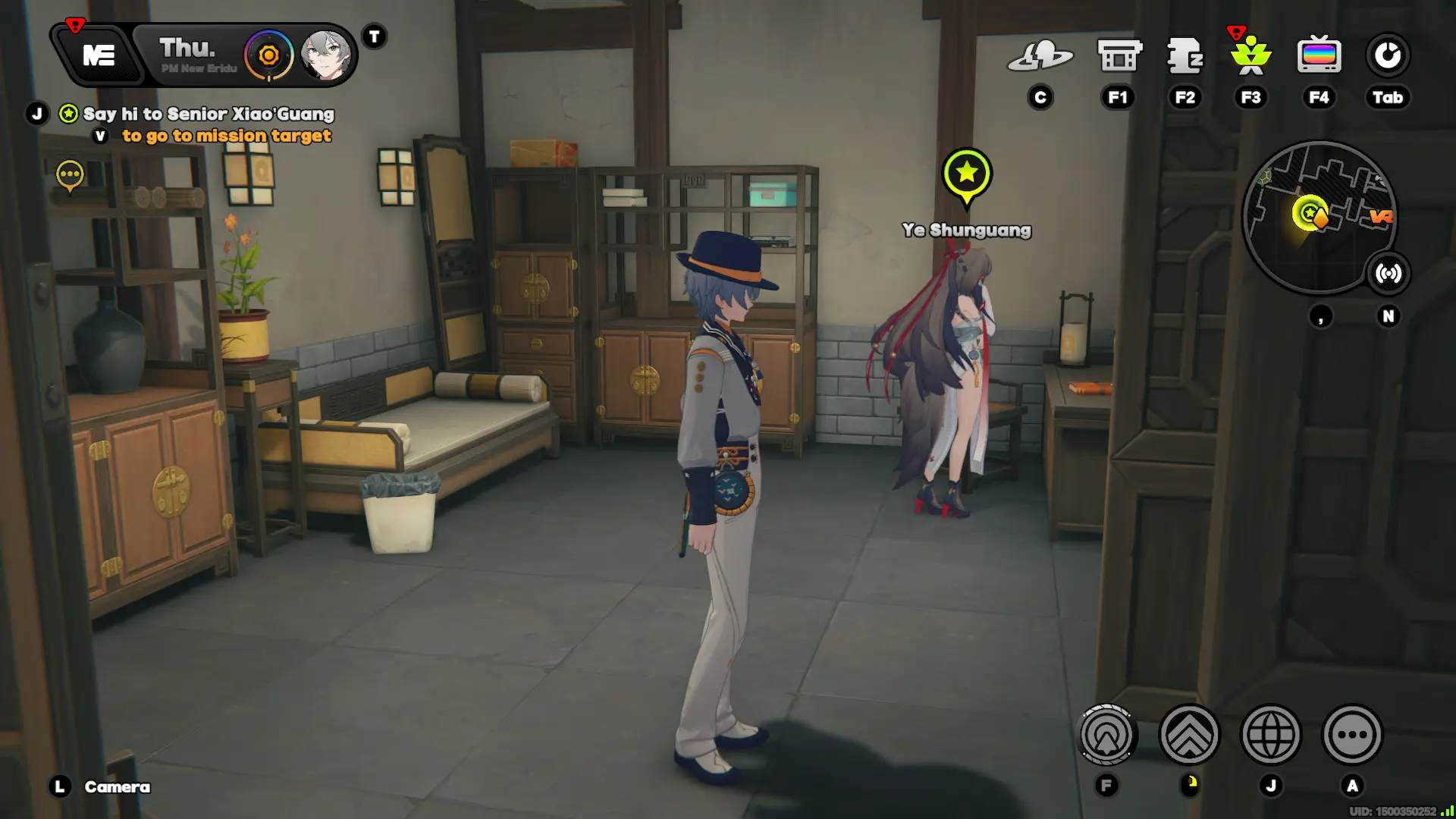The width and height of the screenshot is (1456, 819).
Task: Open the Inter-Knot space icon labeled C
Action: tap(1042, 55)
